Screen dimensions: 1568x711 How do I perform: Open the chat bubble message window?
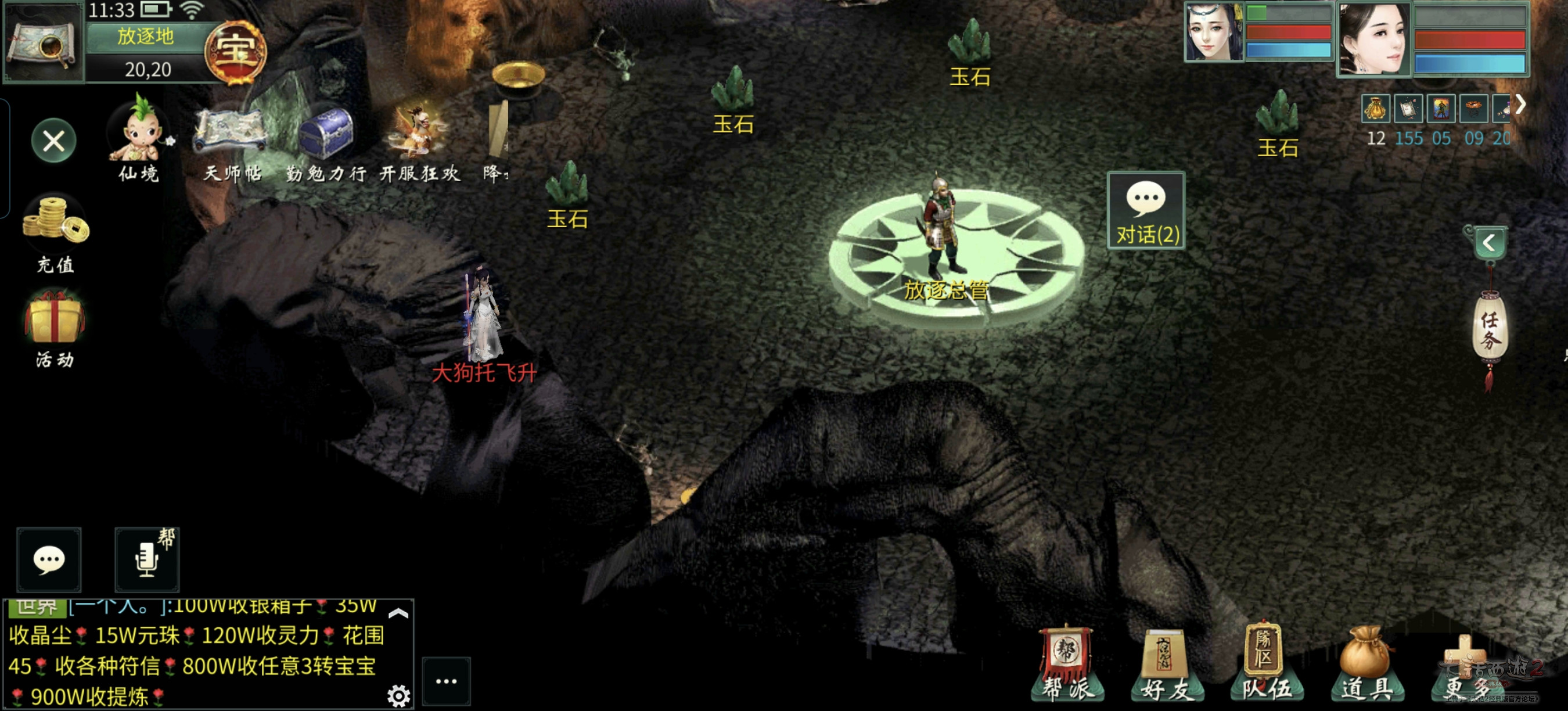point(49,559)
